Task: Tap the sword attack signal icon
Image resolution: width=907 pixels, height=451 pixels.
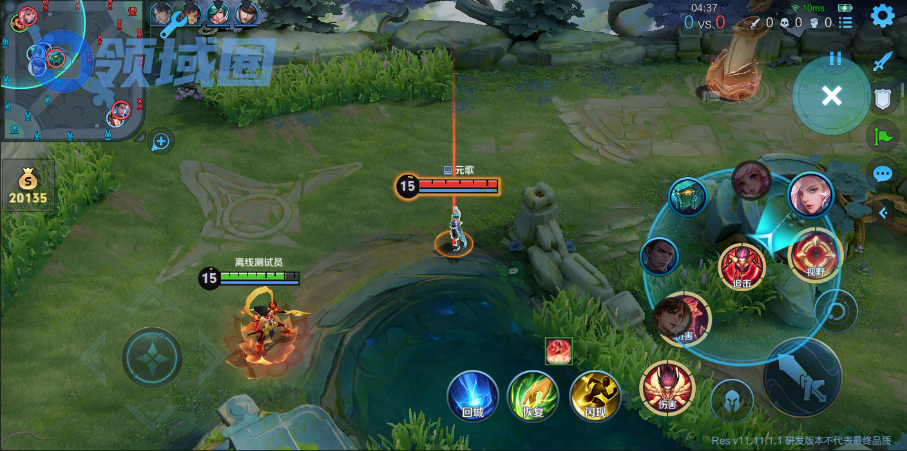Action: (x=882, y=61)
